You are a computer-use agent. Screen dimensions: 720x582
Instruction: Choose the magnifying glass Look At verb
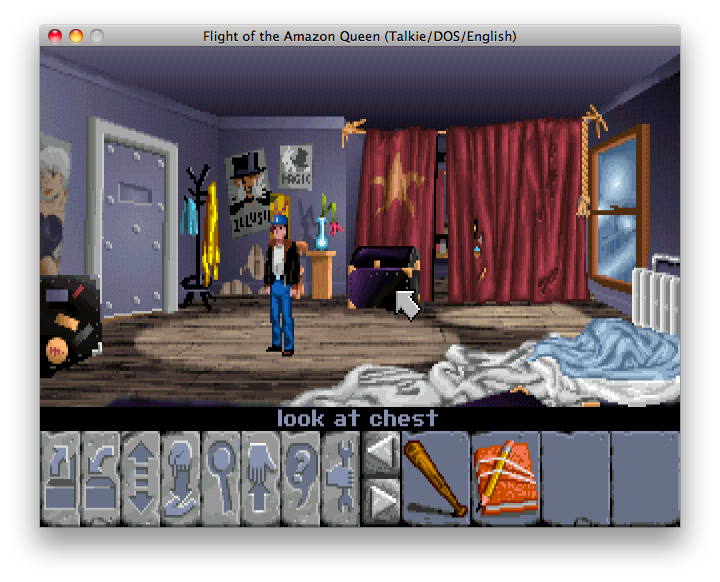click(221, 478)
